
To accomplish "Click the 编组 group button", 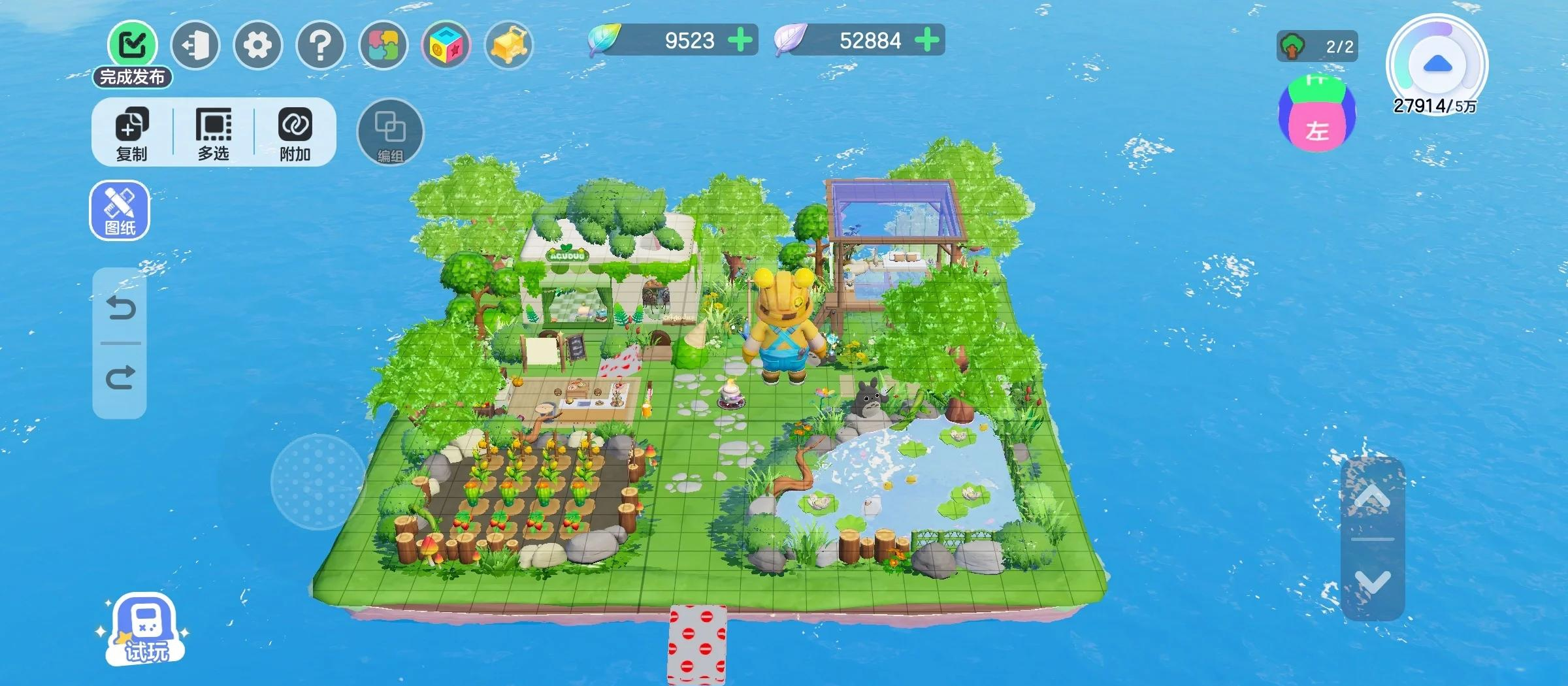I will point(390,133).
